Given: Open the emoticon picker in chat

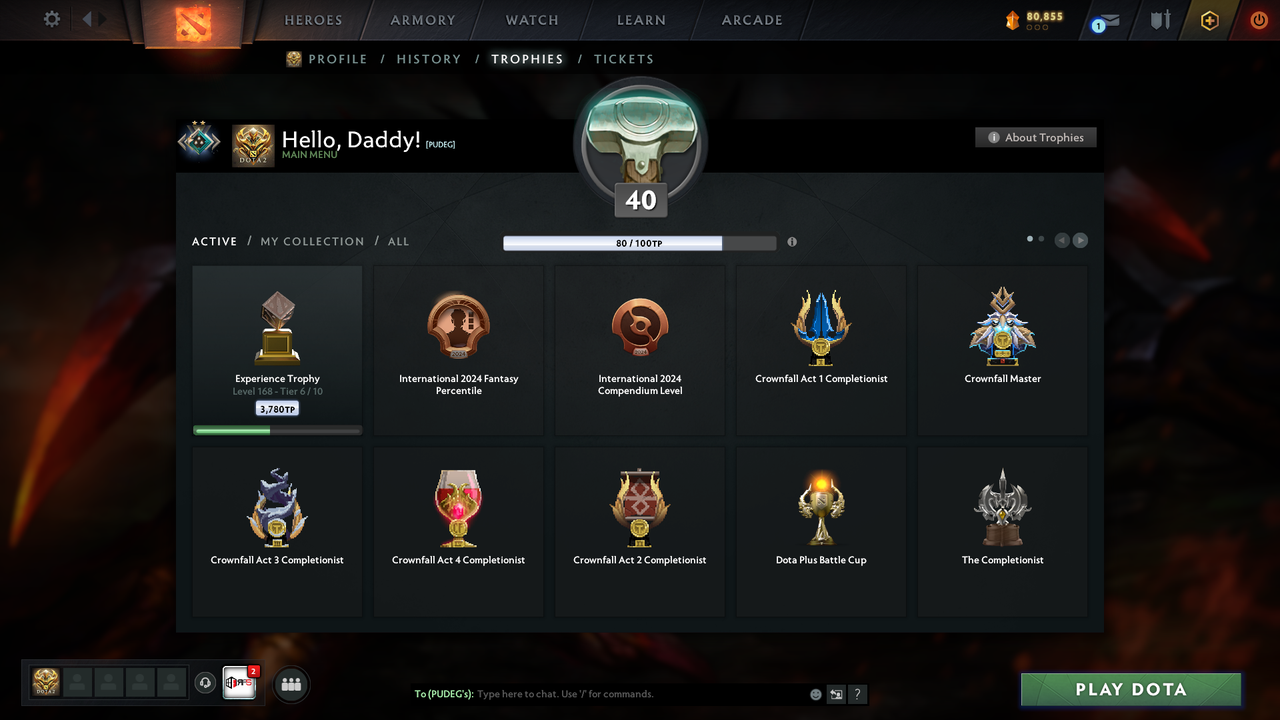Looking at the screenshot, I should click(x=815, y=693).
